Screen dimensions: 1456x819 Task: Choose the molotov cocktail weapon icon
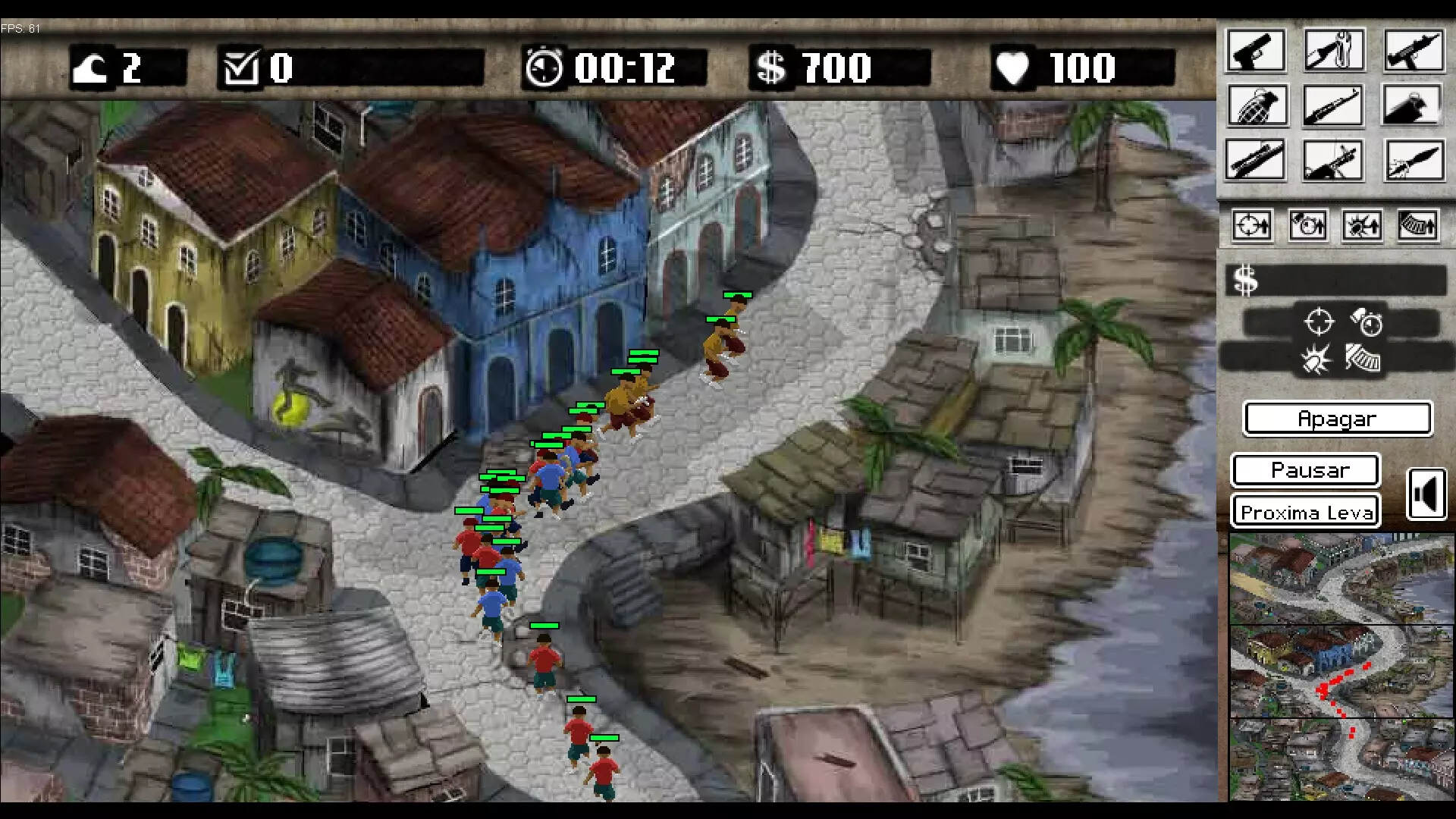(1414, 105)
